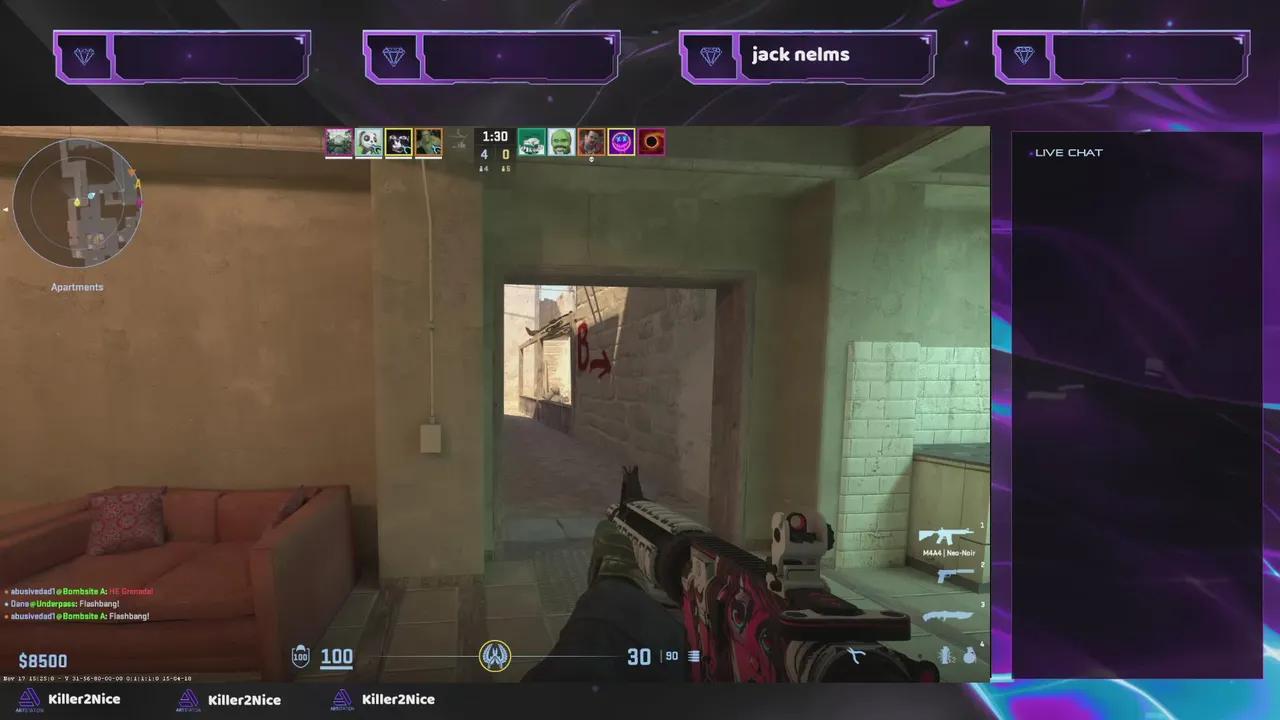Click the match timer showing 1:30

point(494,135)
